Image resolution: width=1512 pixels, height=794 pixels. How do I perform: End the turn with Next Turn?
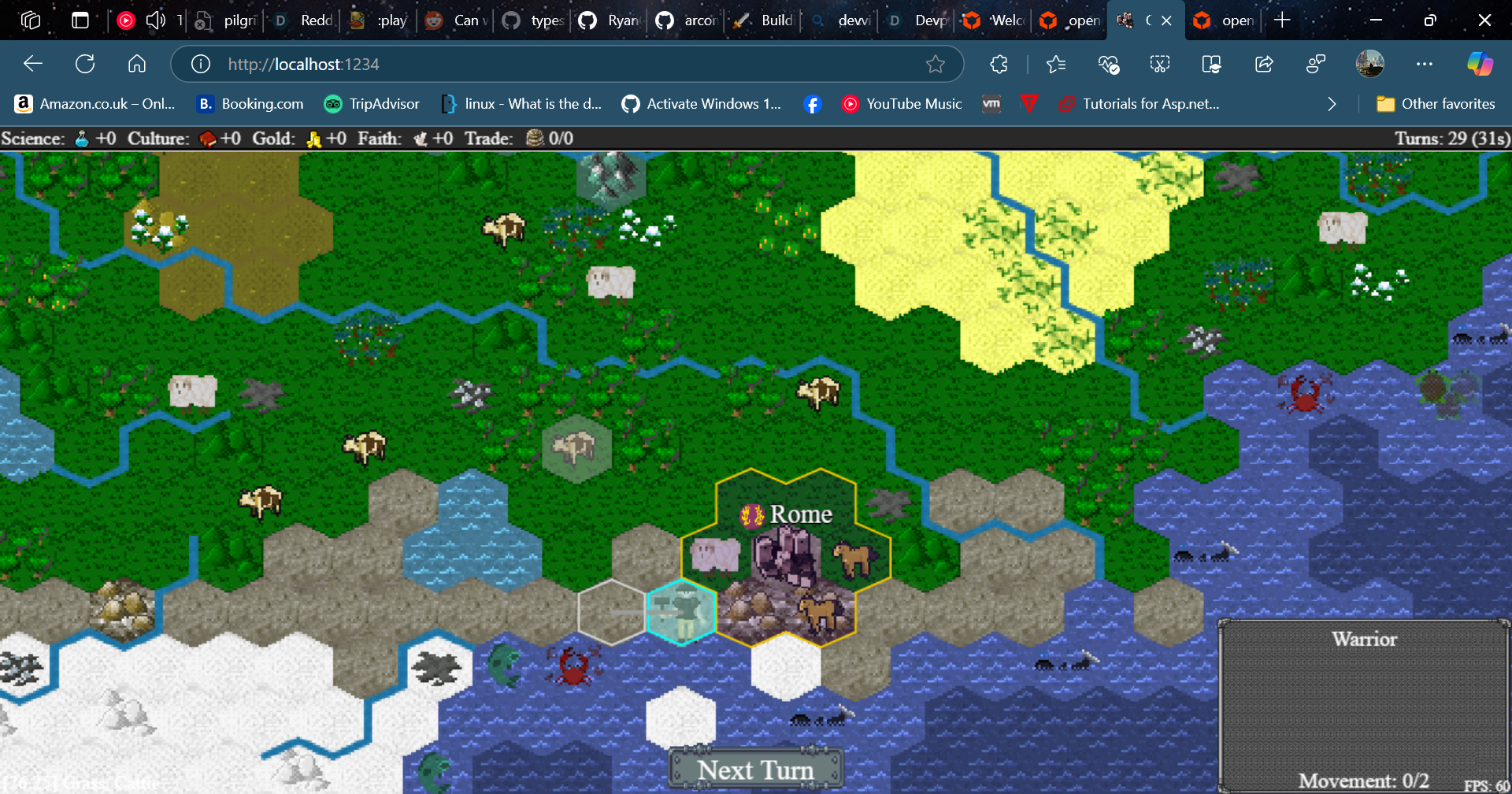pos(755,769)
